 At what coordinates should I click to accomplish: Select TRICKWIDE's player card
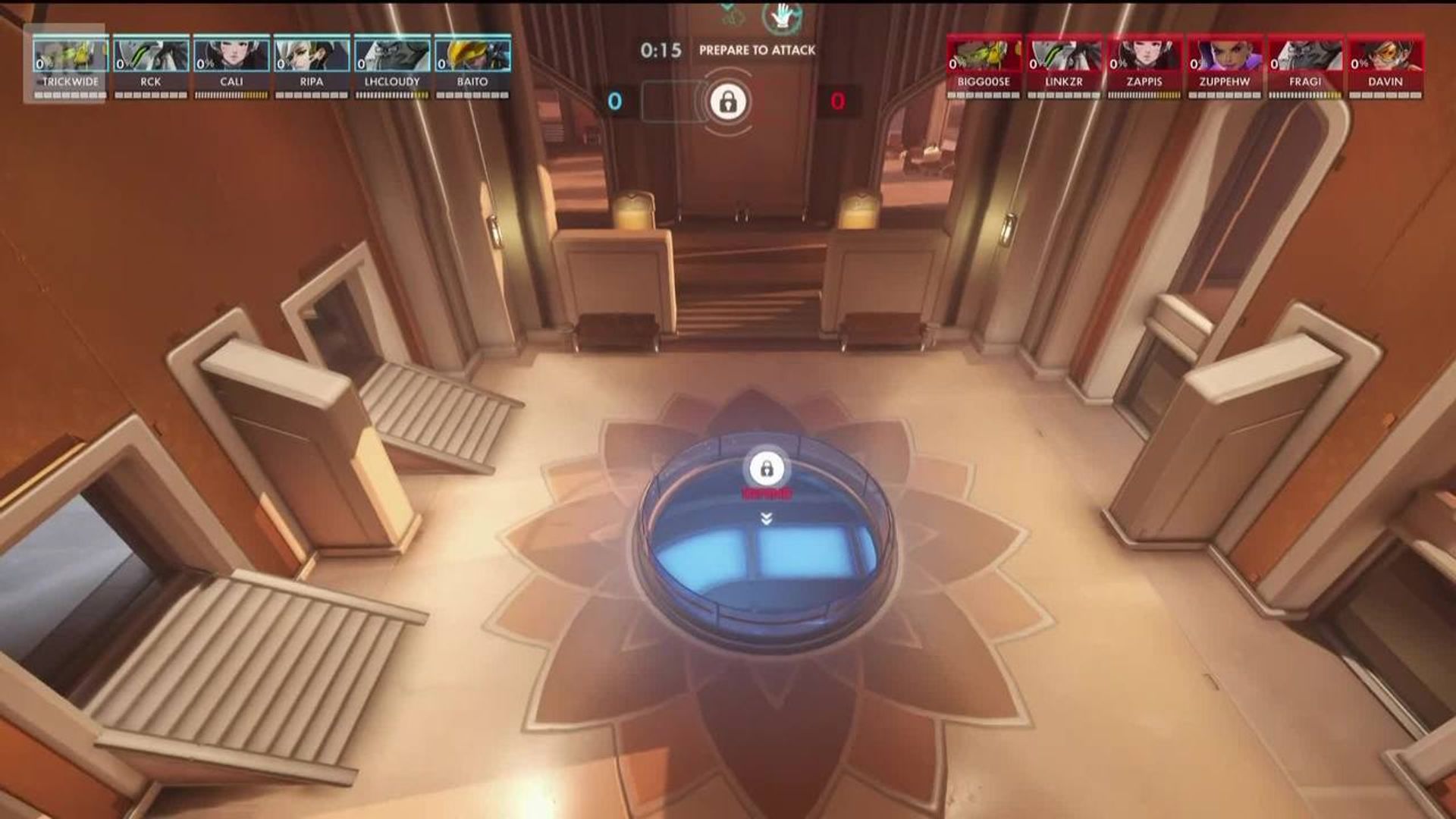point(71,64)
